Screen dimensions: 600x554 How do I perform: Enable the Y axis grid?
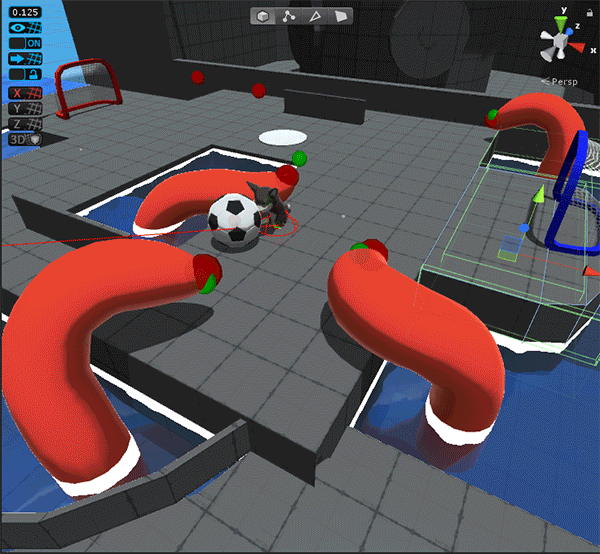25,109
